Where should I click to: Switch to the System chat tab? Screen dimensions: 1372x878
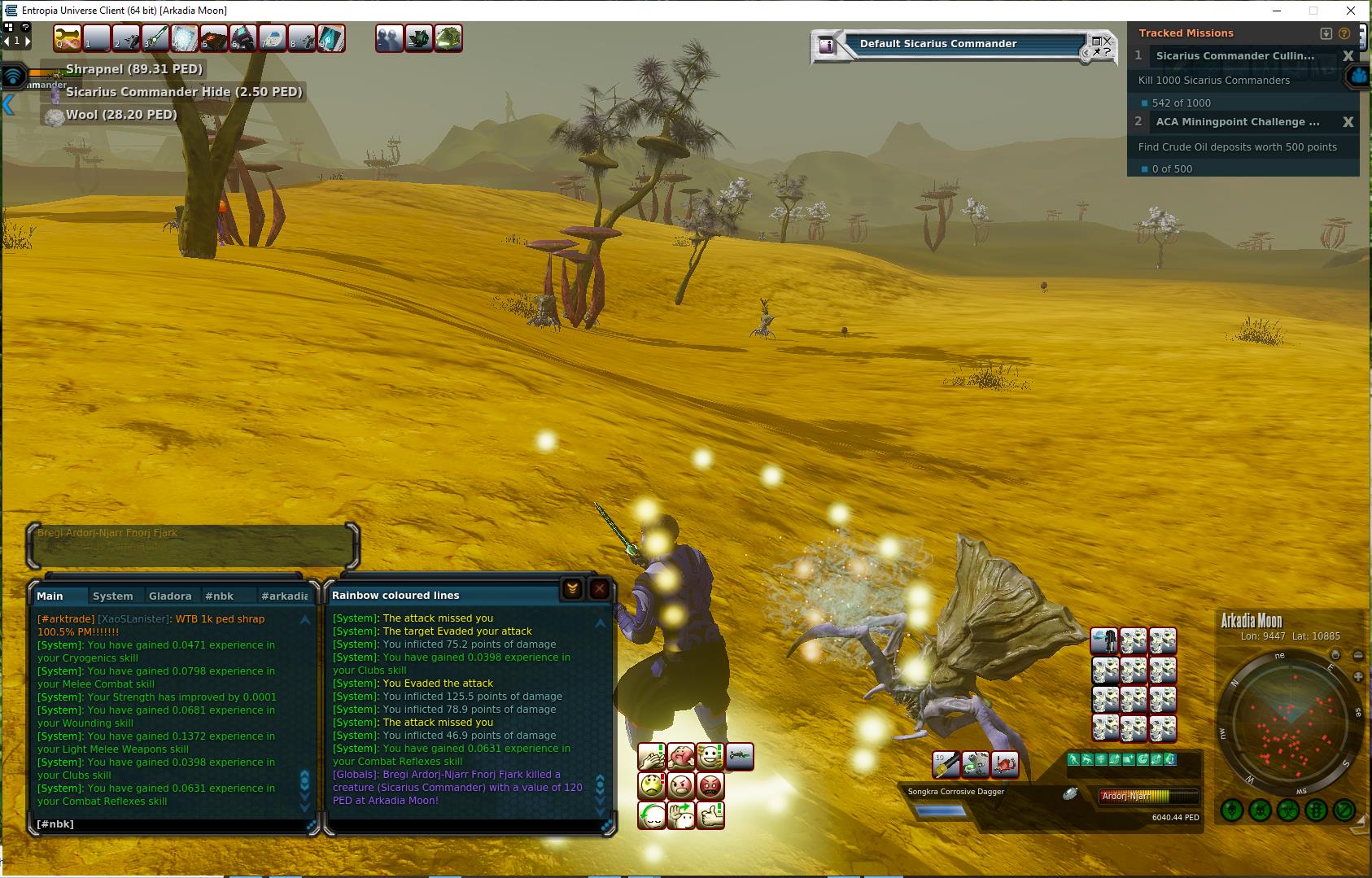tap(112, 596)
